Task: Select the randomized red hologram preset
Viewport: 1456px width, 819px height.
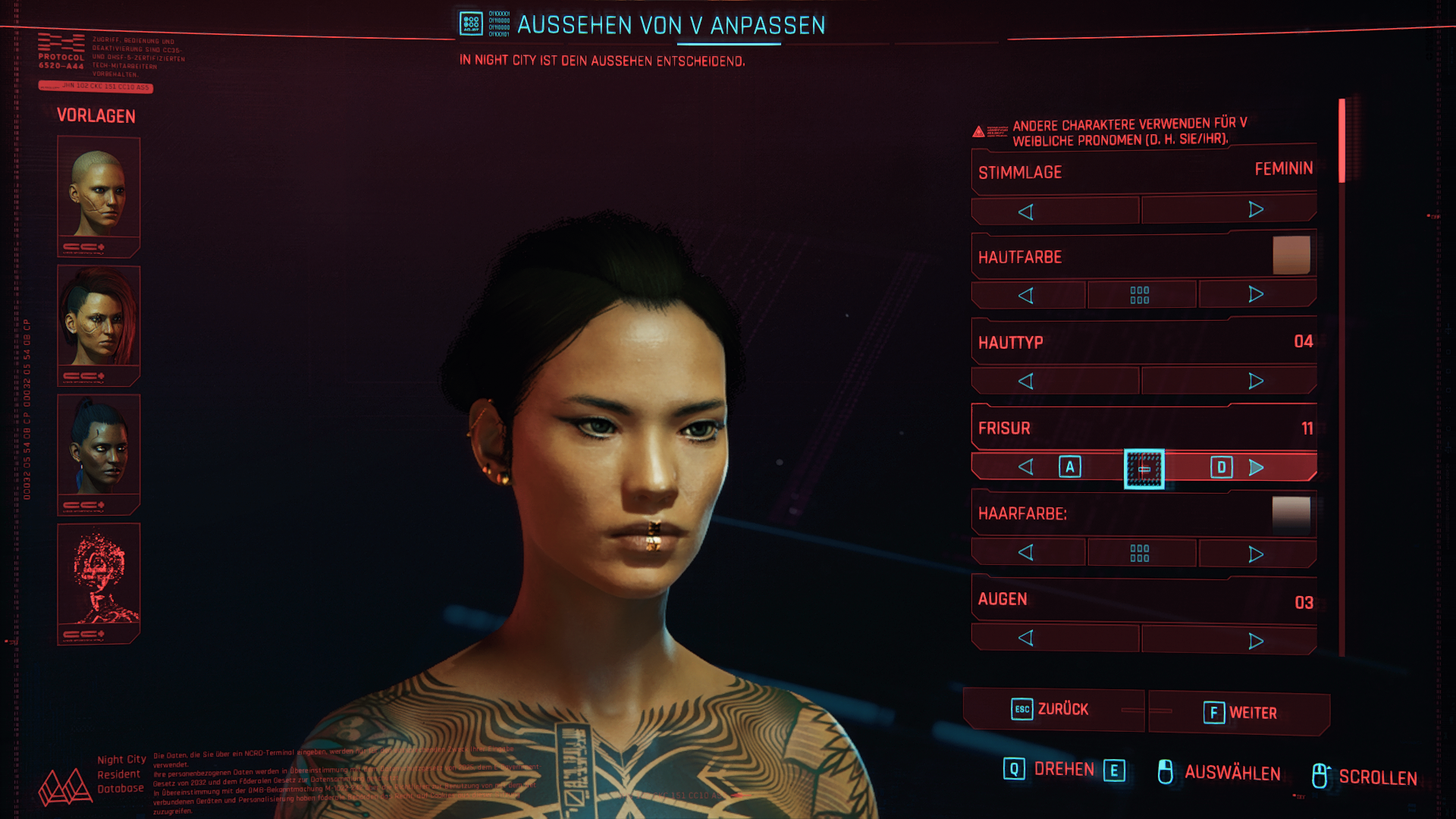Action: 99,582
